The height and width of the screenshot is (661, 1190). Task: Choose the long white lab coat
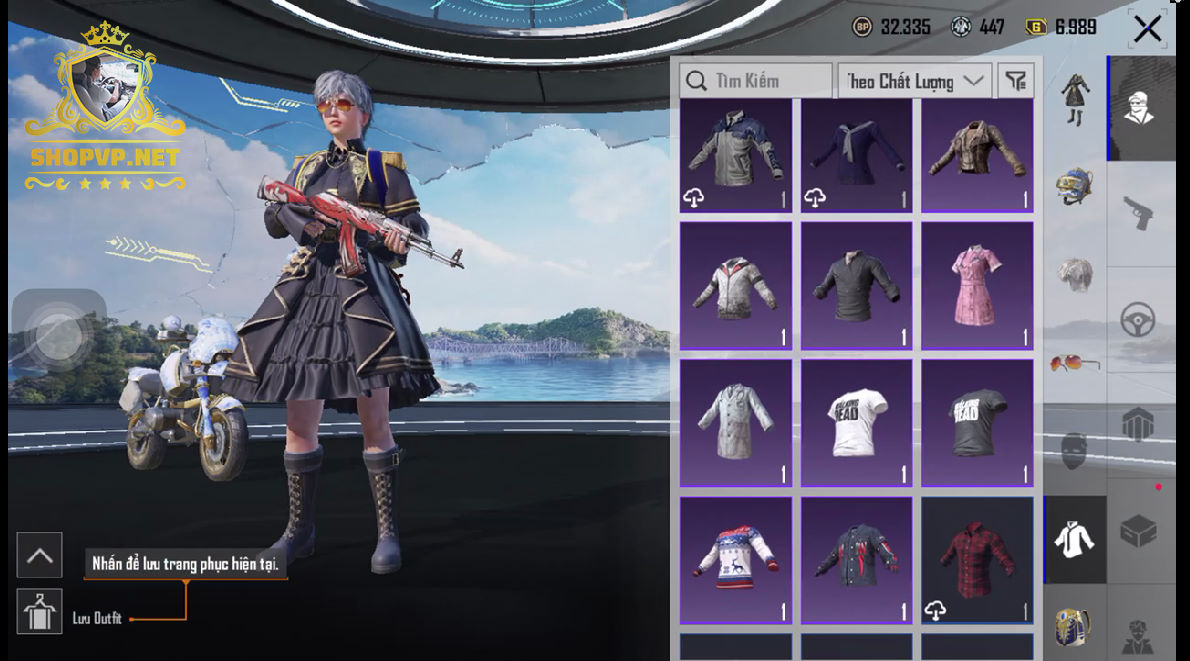click(x=735, y=423)
